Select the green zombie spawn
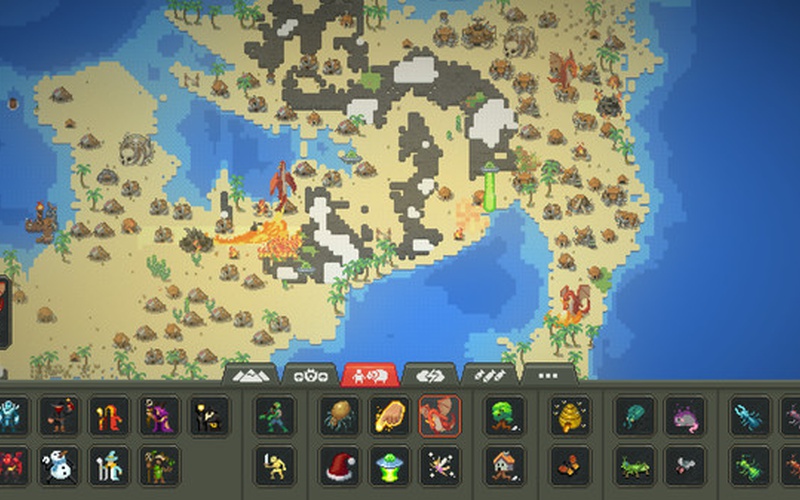This screenshot has width=800, height=500. coord(274,416)
